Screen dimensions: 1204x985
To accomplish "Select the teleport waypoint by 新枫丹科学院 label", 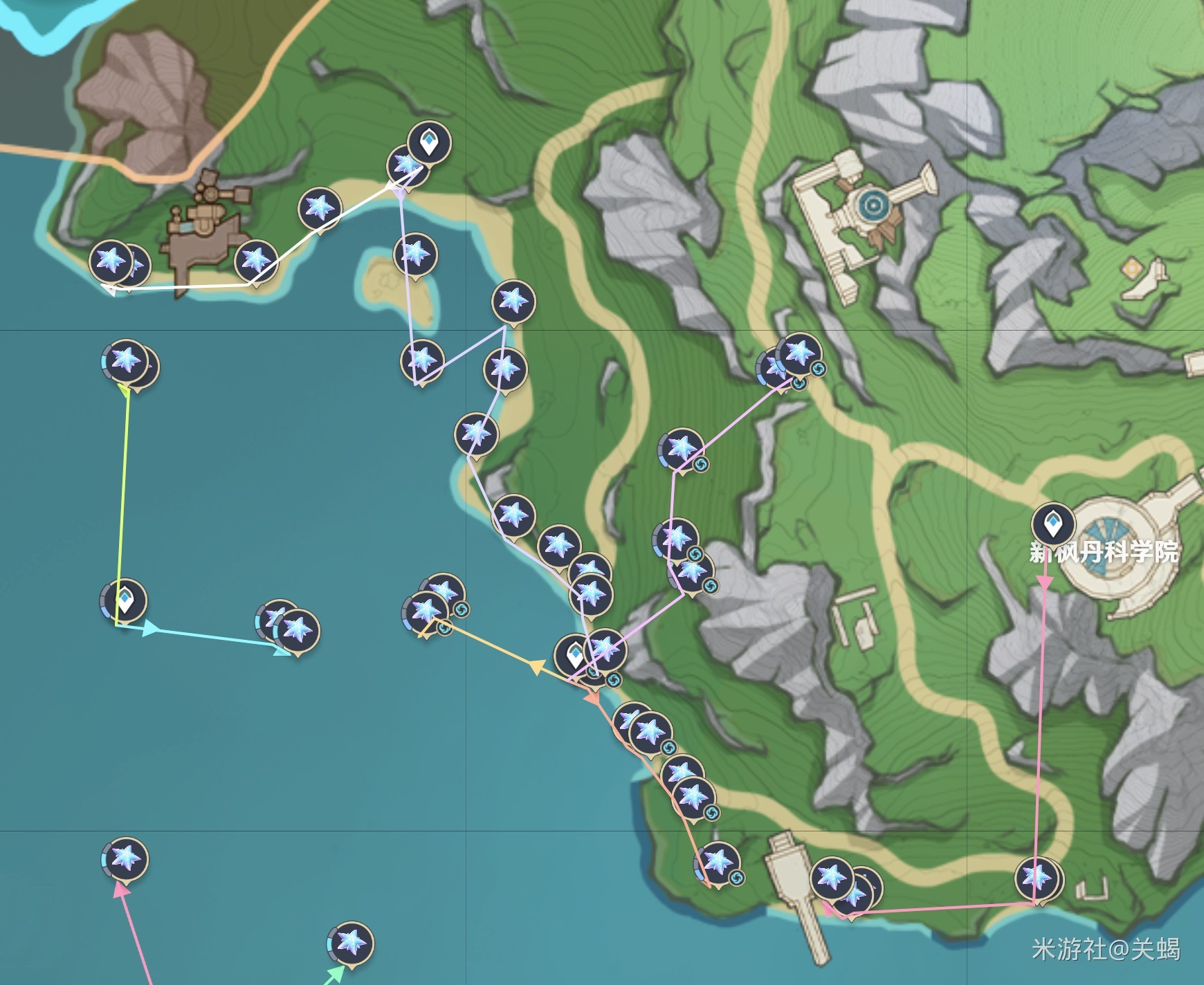I will point(1052,523).
